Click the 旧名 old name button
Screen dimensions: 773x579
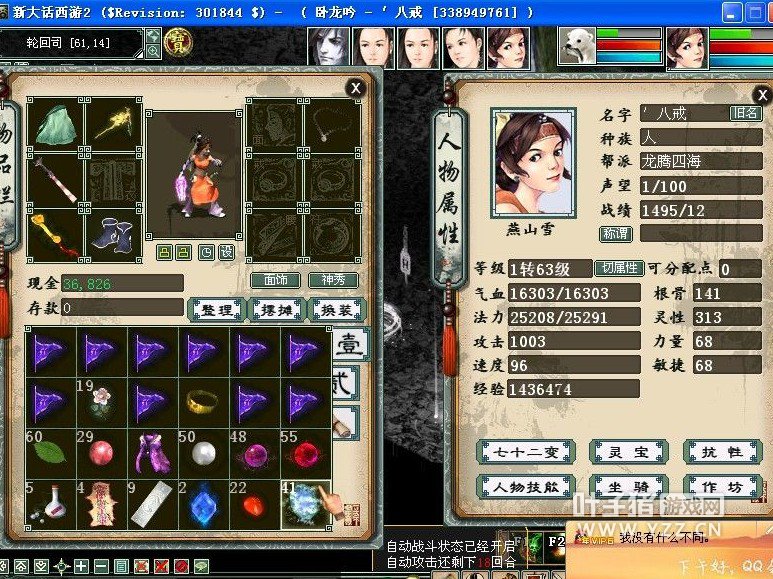pos(746,114)
